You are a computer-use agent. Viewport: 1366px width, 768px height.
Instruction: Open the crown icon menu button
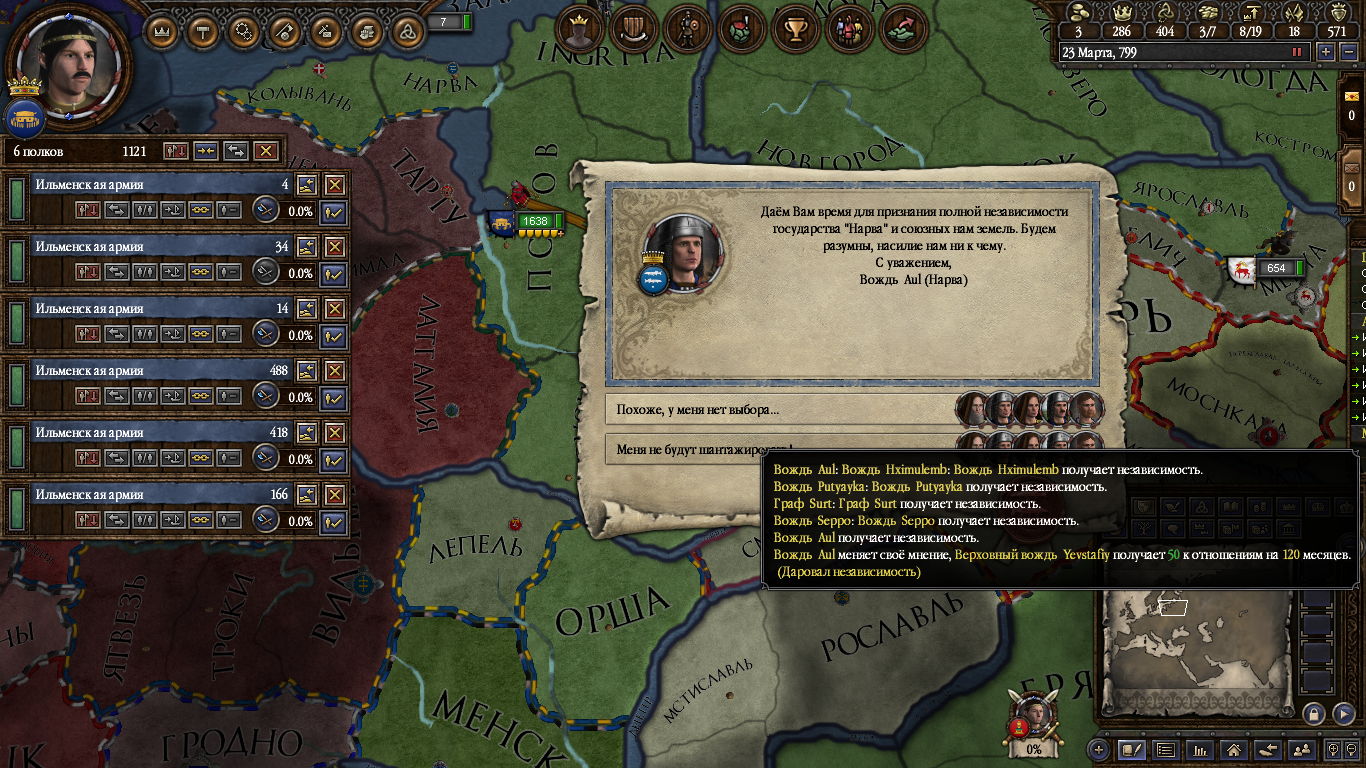[163, 31]
